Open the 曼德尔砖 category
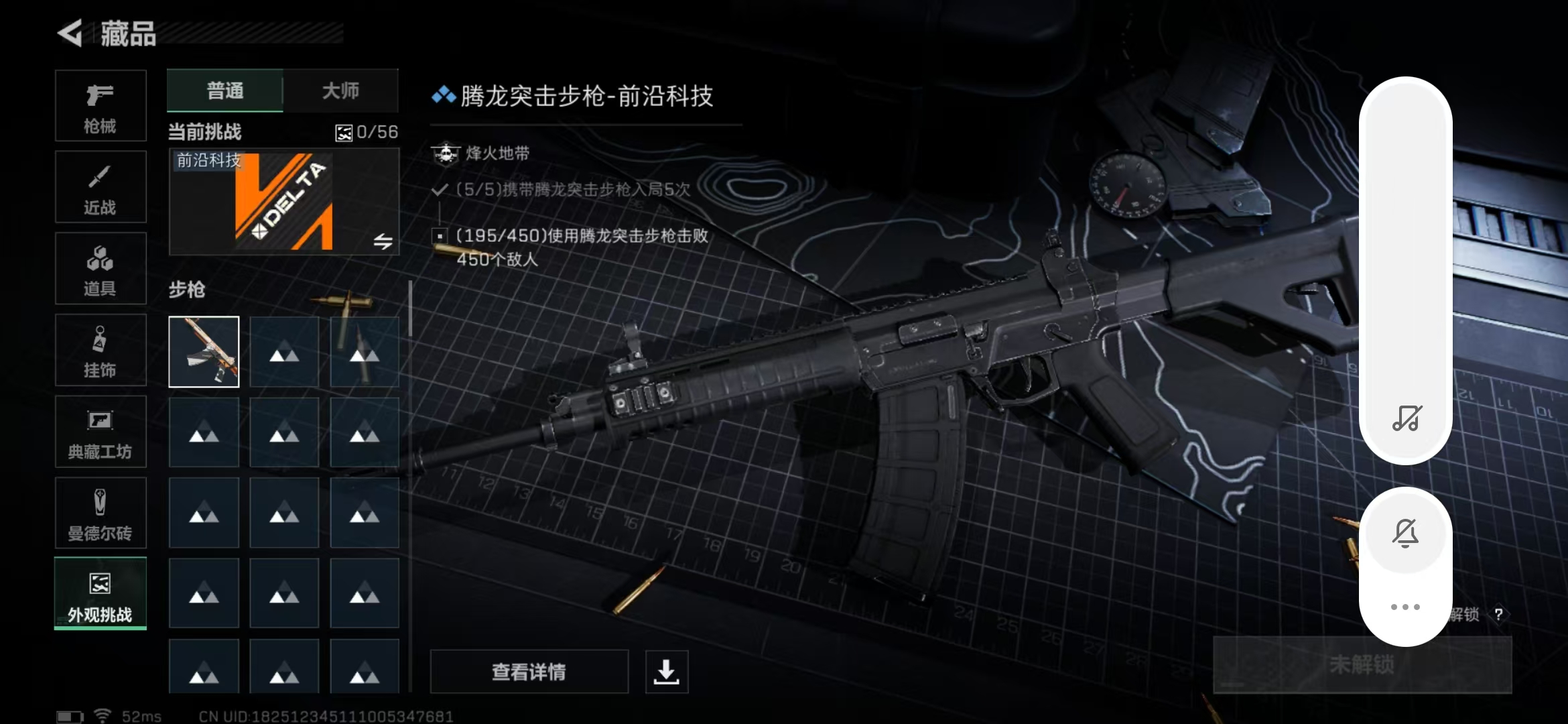The height and width of the screenshot is (724, 1568). coord(101,514)
